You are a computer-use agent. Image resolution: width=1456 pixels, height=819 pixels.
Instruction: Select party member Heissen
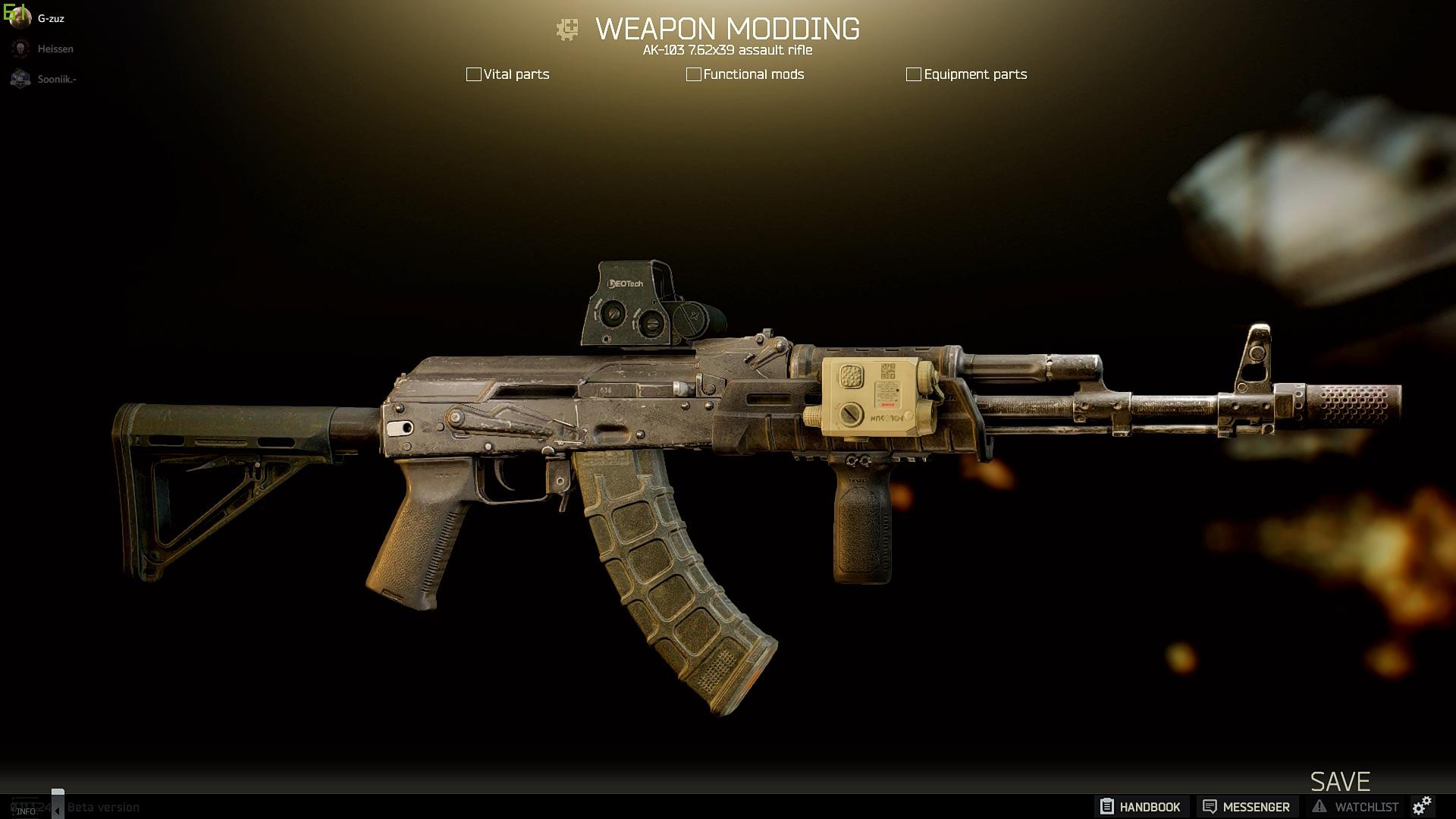[55, 49]
